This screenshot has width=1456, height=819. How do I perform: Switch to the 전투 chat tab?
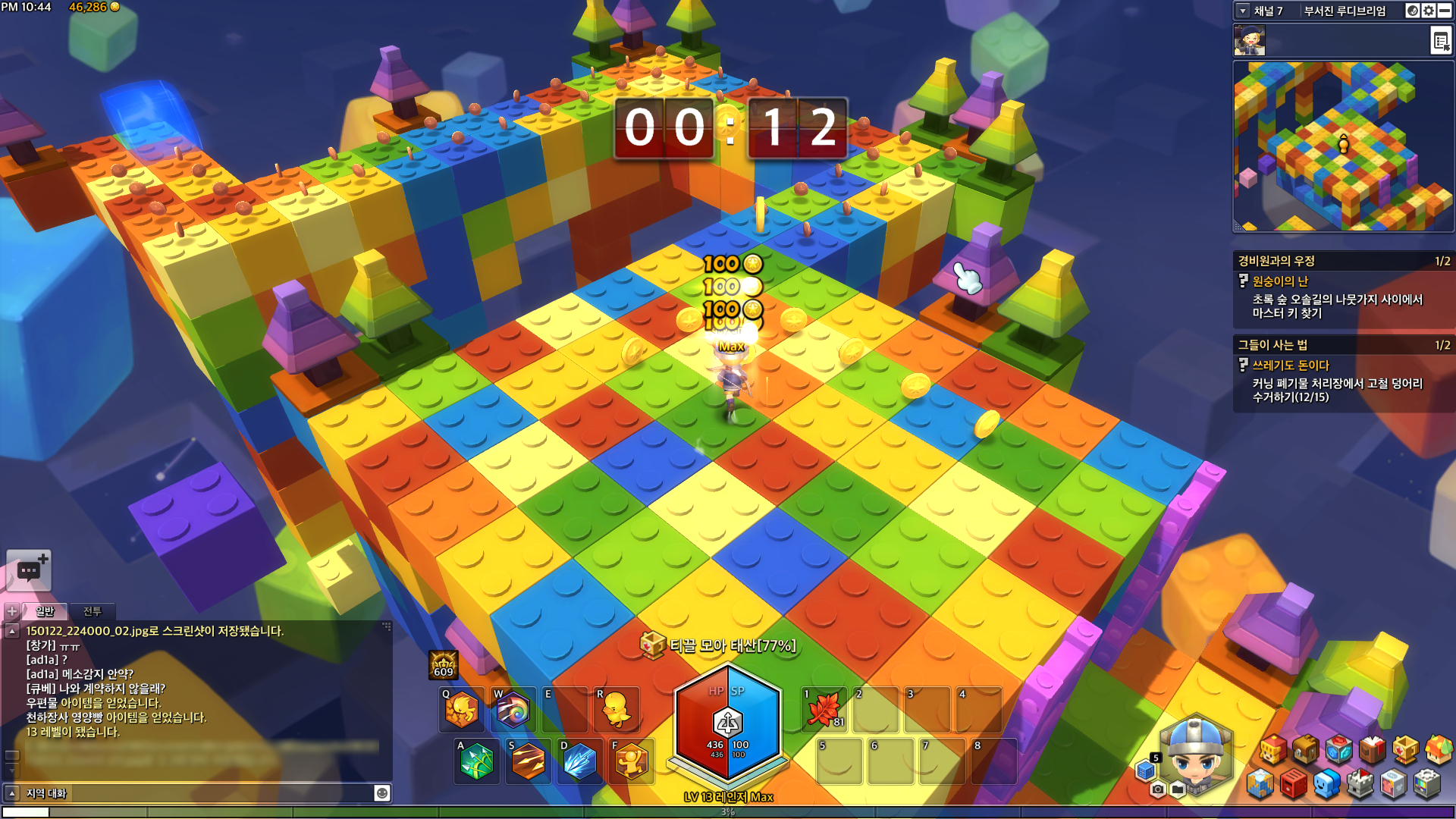92,611
